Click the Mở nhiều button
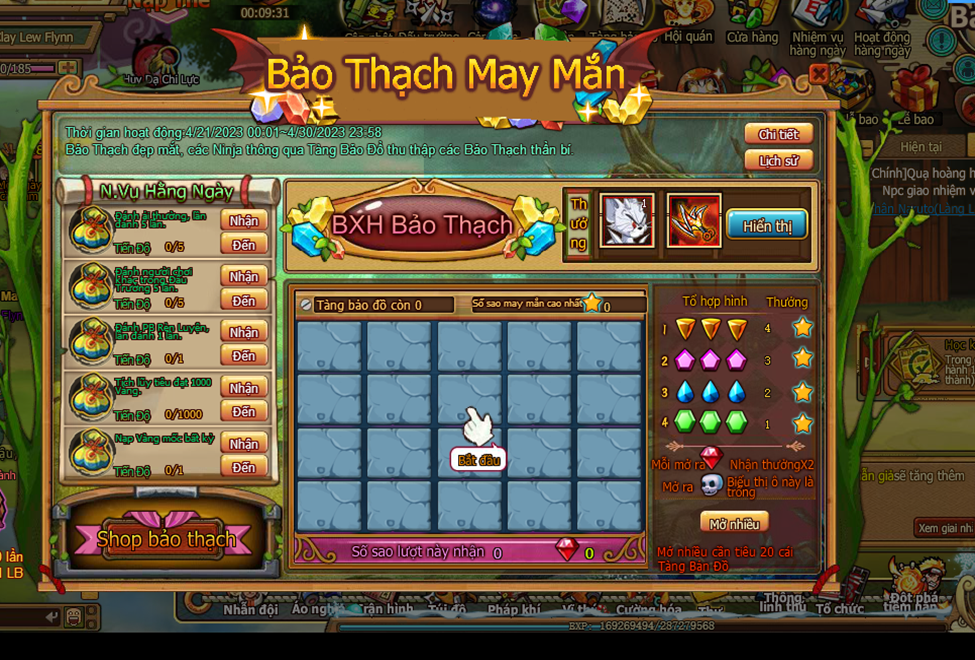This screenshot has height=660, width=975. click(733, 524)
